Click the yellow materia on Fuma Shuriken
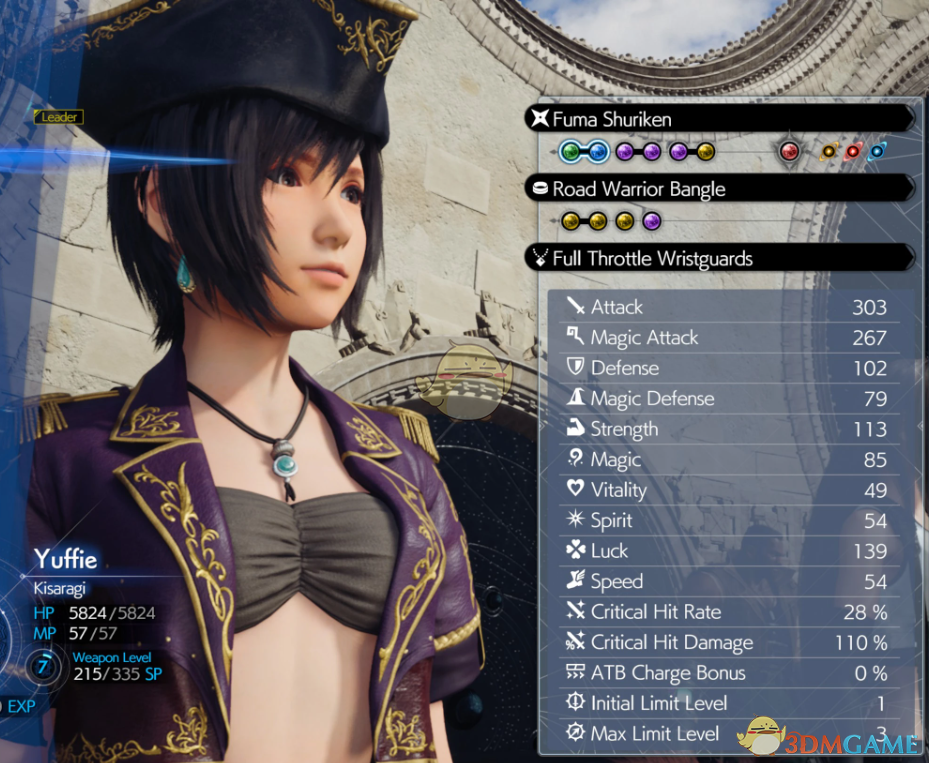Image resolution: width=929 pixels, height=763 pixels. 706,152
